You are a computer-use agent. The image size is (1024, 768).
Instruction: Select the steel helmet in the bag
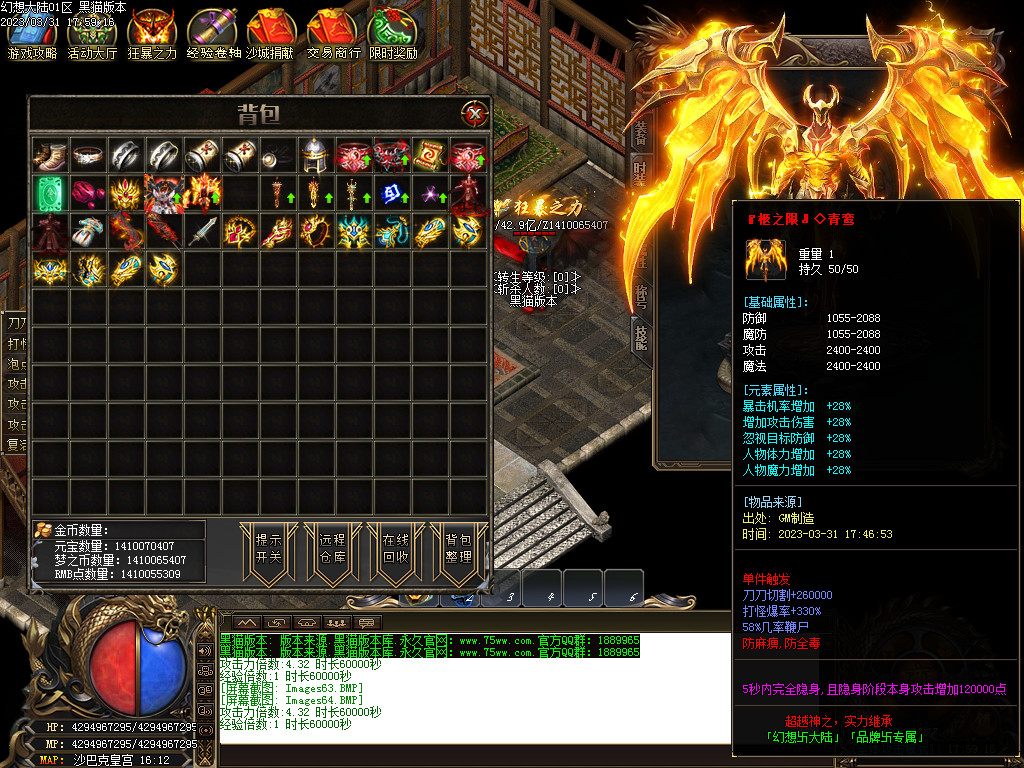pyautogui.click(x=316, y=154)
